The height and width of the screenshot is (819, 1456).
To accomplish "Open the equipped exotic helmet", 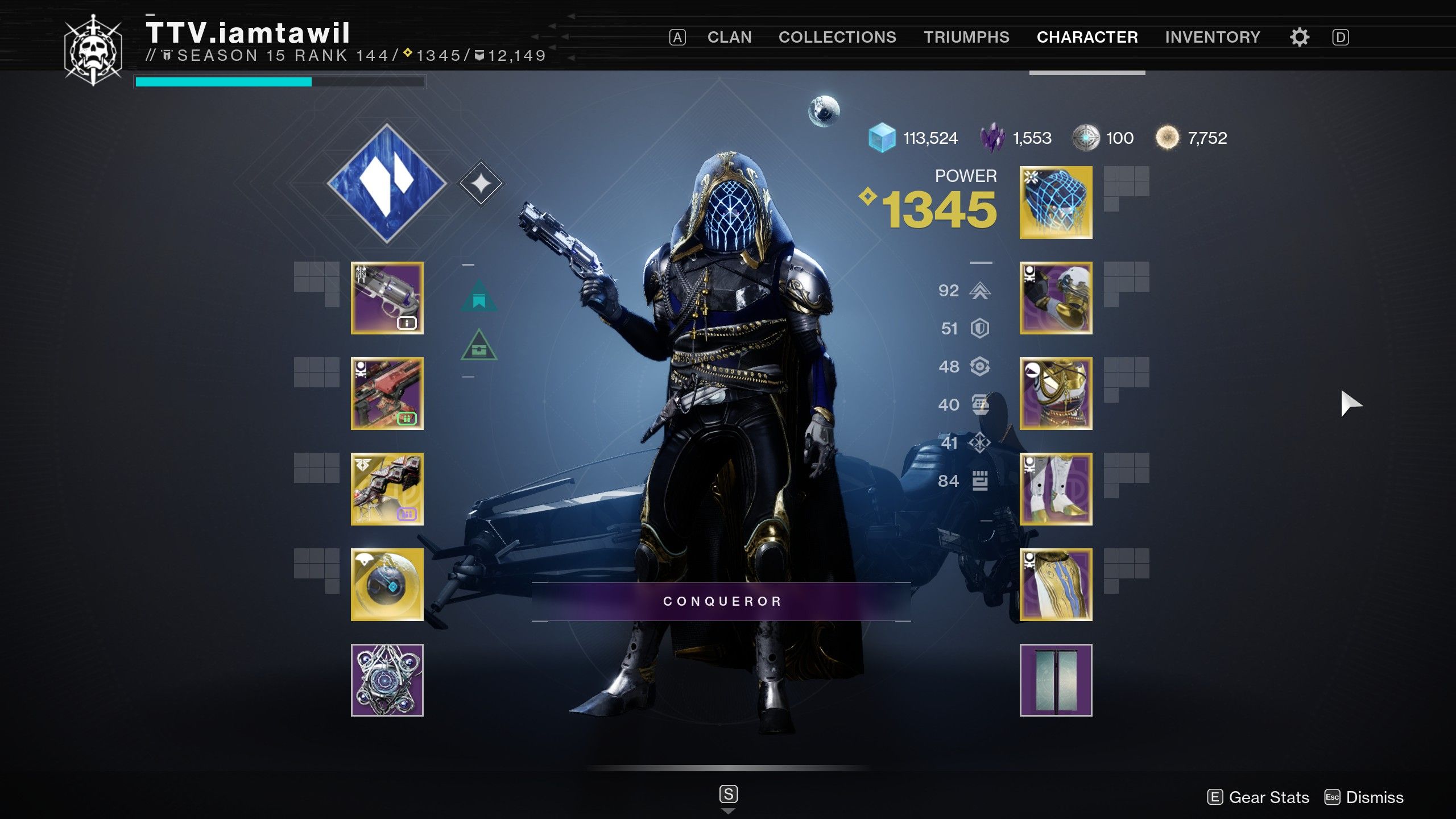I will click(1055, 204).
